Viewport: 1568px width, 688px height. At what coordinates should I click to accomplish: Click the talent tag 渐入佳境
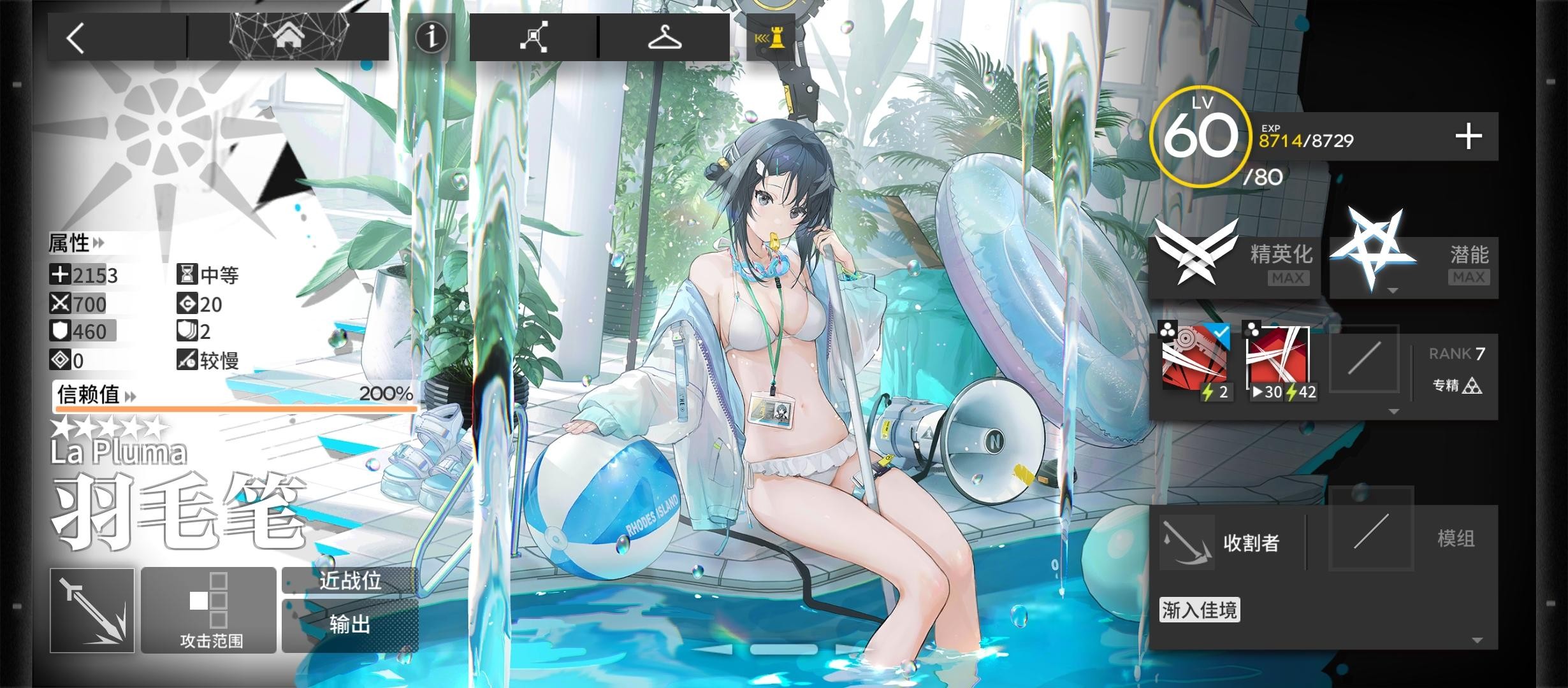point(1200,610)
